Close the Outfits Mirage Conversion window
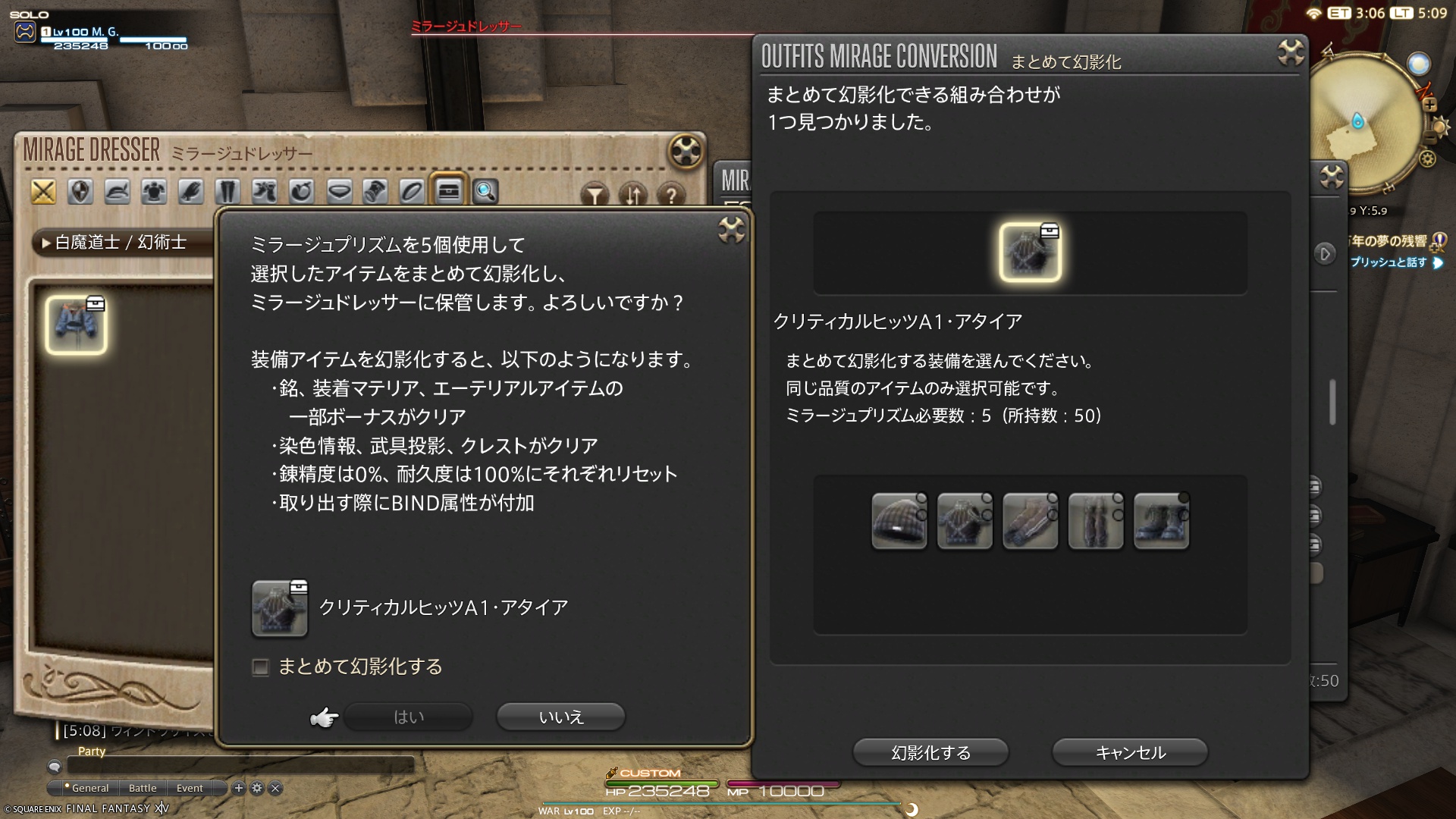Image resolution: width=1456 pixels, height=819 pixels. [x=1290, y=53]
